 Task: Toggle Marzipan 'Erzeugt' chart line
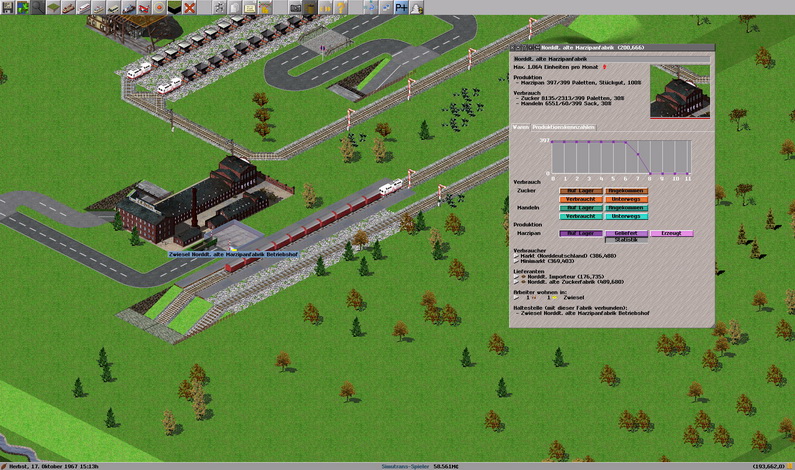[x=670, y=233]
